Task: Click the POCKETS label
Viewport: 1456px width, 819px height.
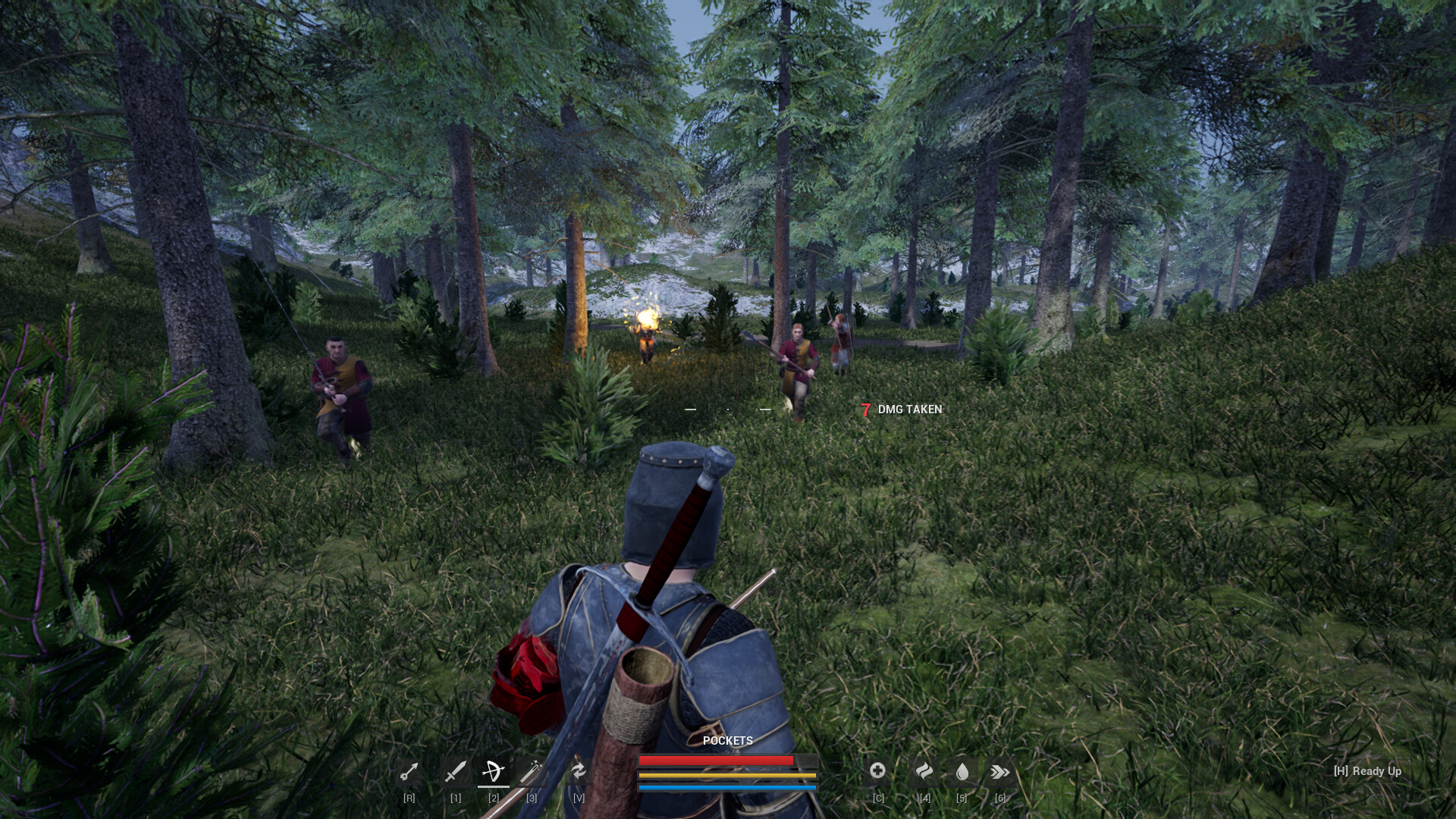Action: pos(728,742)
